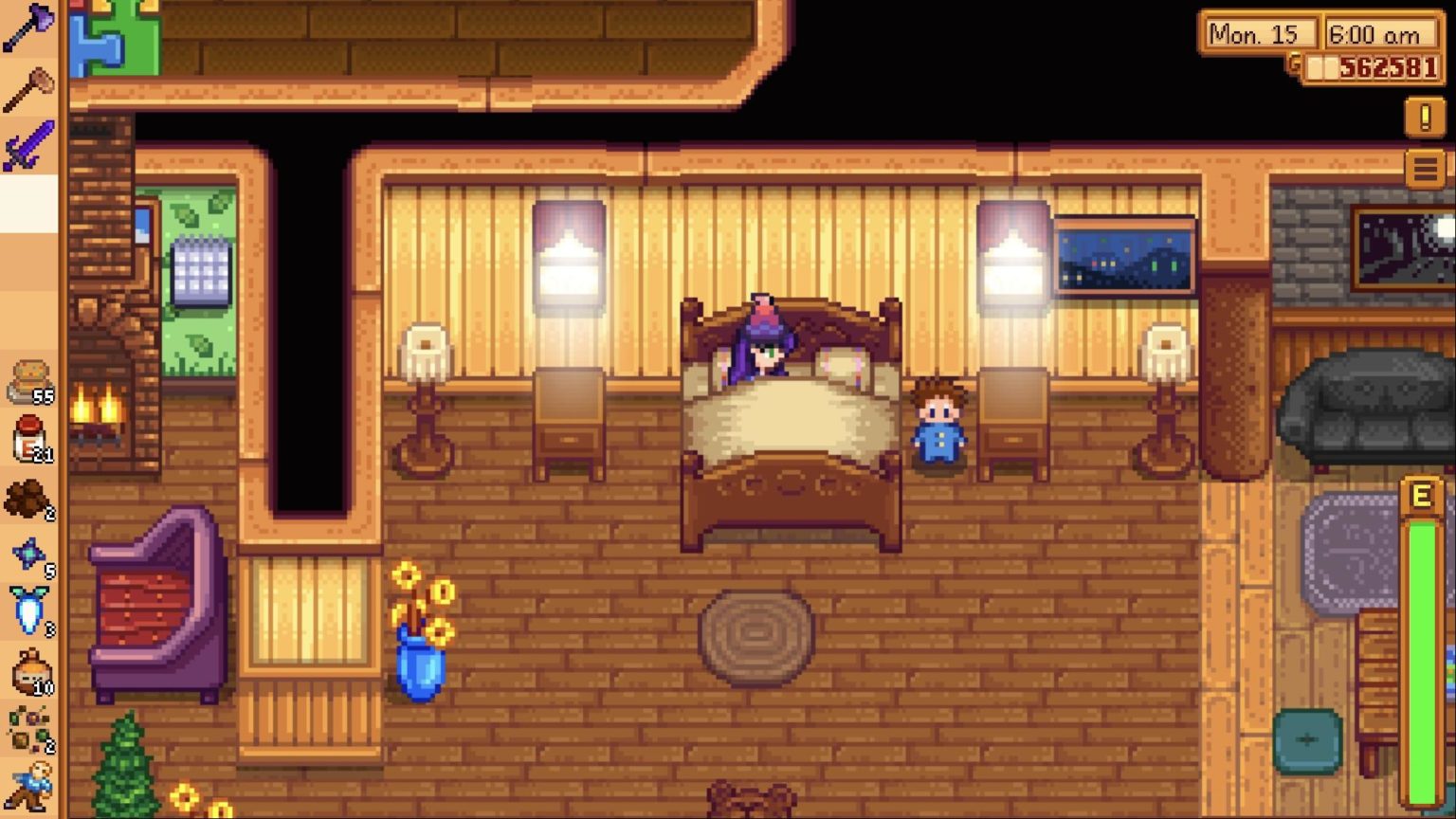1456x819 pixels.
Task: Select the hammer tool in the sidebar
Action: (28, 85)
